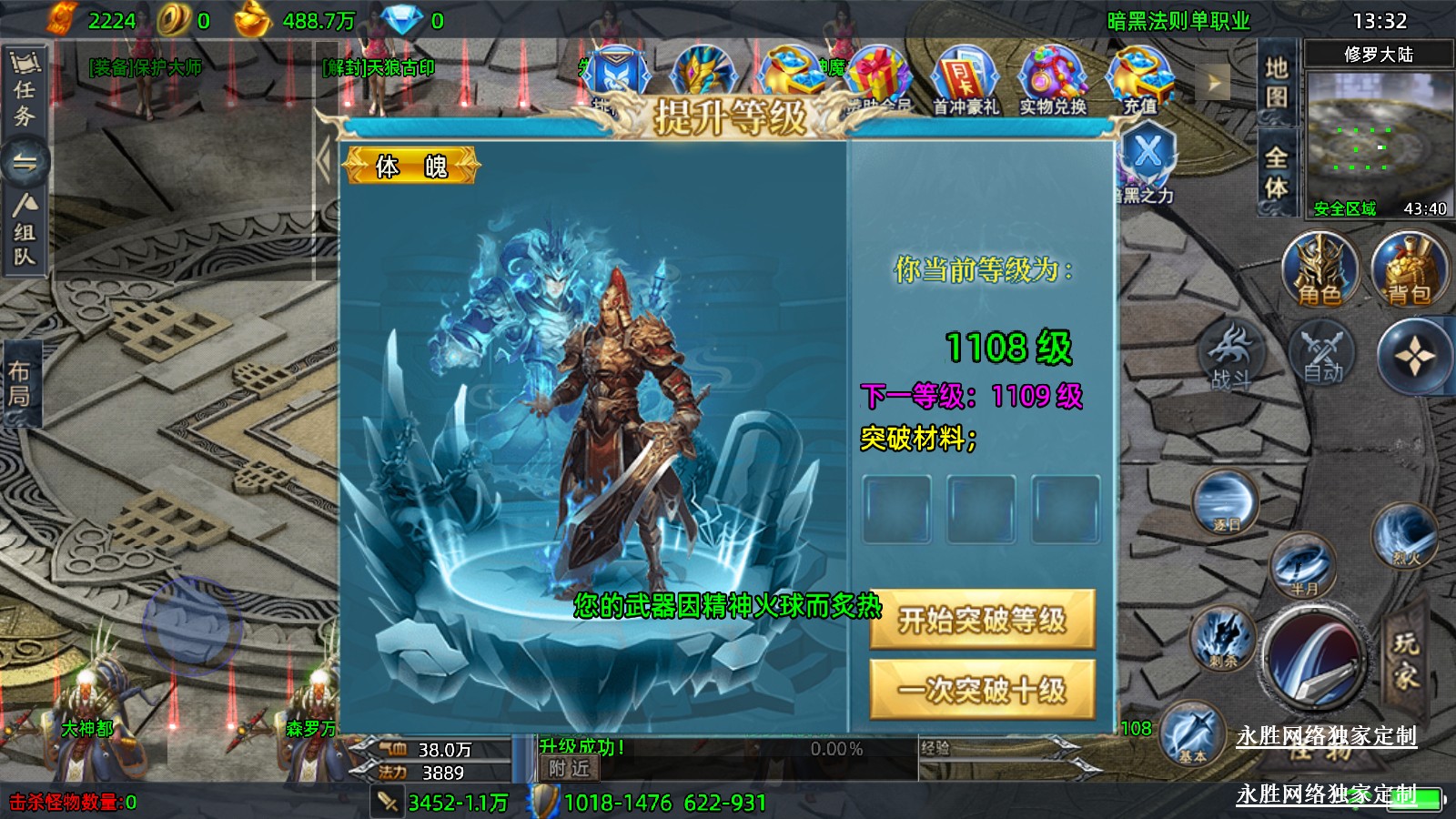Screen dimensions: 1456x819
Task: Close the level-up panel with the X
Action: tap(1148, 152)
